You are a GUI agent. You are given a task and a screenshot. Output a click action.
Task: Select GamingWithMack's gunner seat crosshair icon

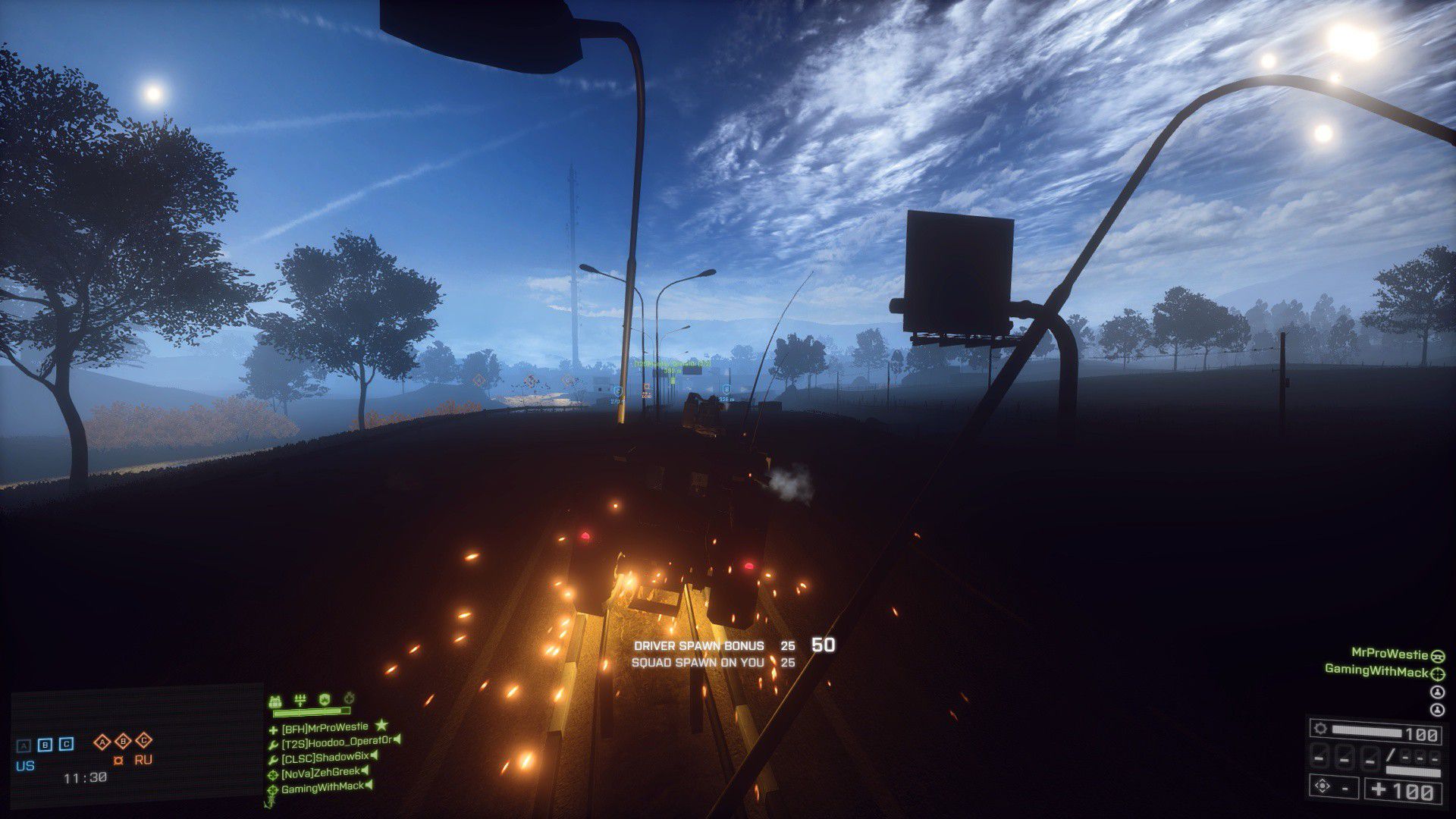pyautogui.click(x=1438, y=672)
